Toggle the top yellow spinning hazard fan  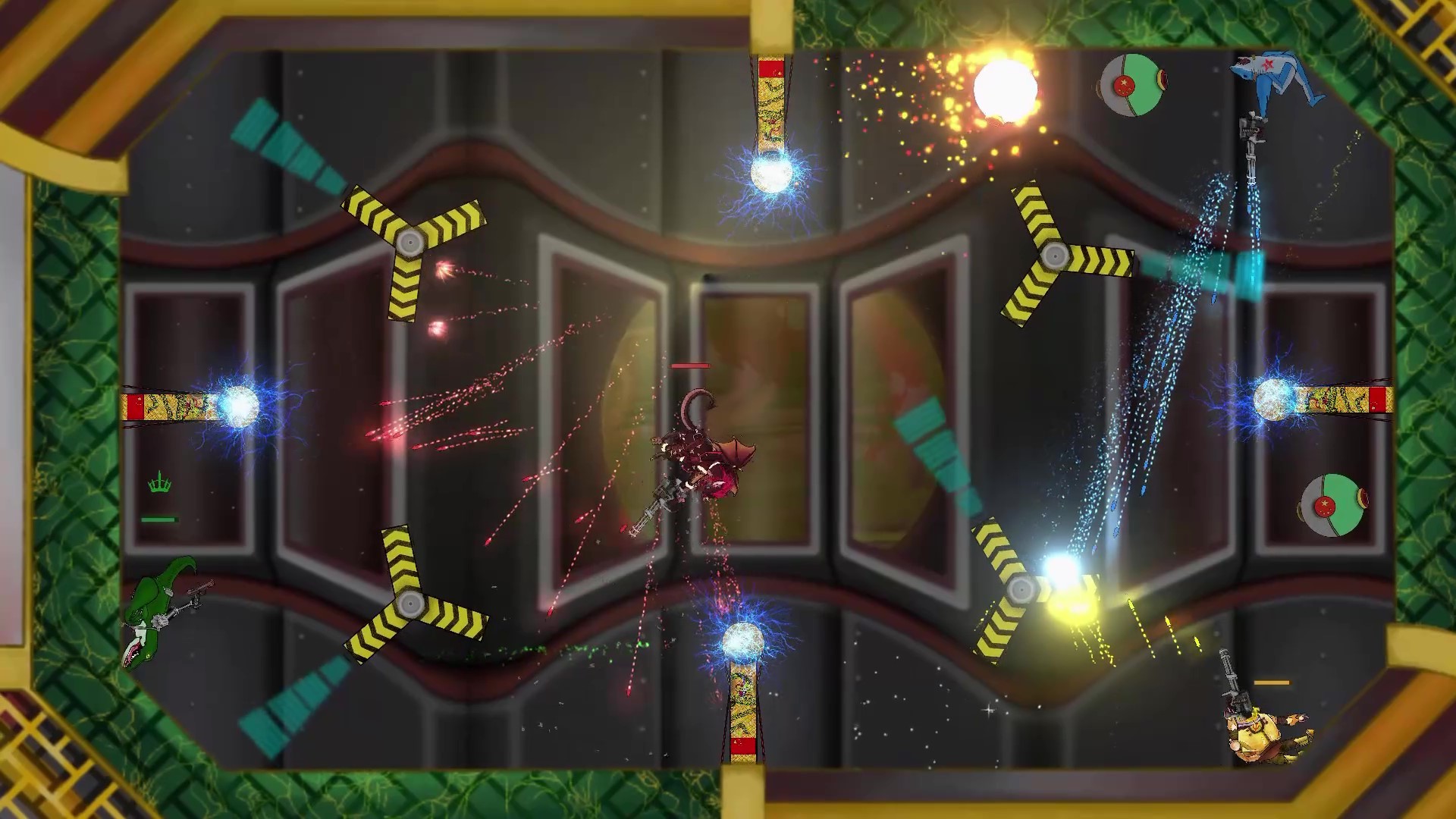click(x=412, y=241)
